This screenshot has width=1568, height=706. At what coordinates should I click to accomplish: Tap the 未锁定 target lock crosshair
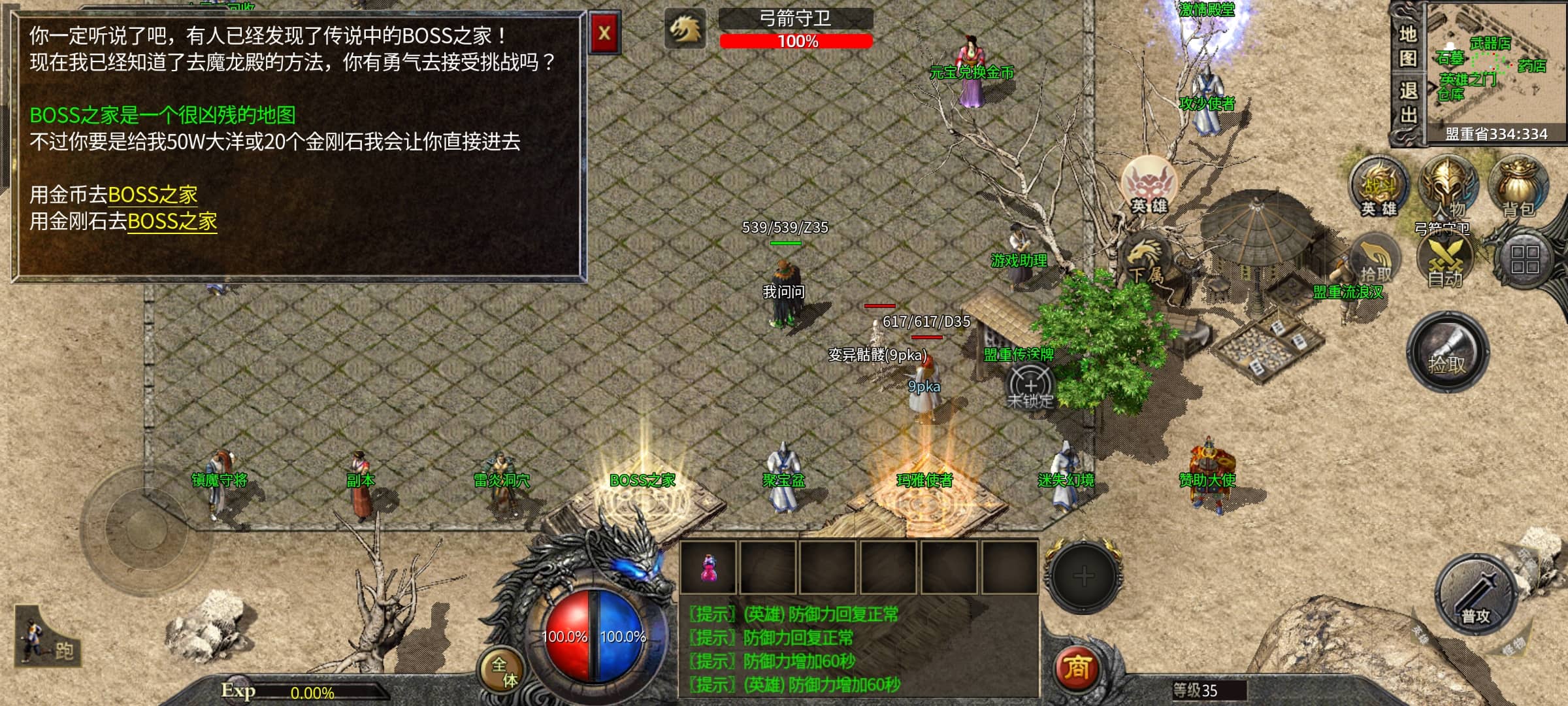[x=1030, y=387]
